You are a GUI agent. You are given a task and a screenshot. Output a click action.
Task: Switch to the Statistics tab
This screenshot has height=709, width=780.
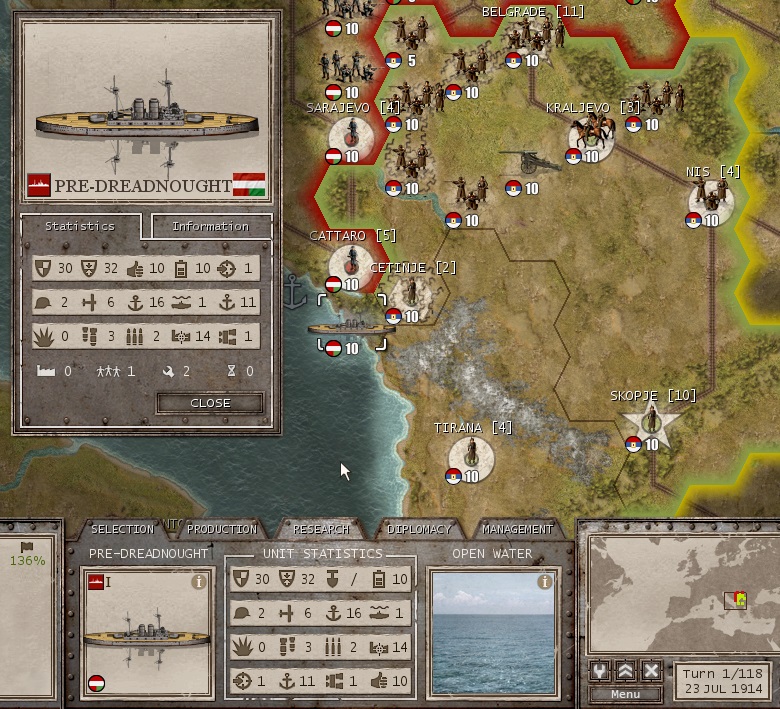(x=80, y=226)
